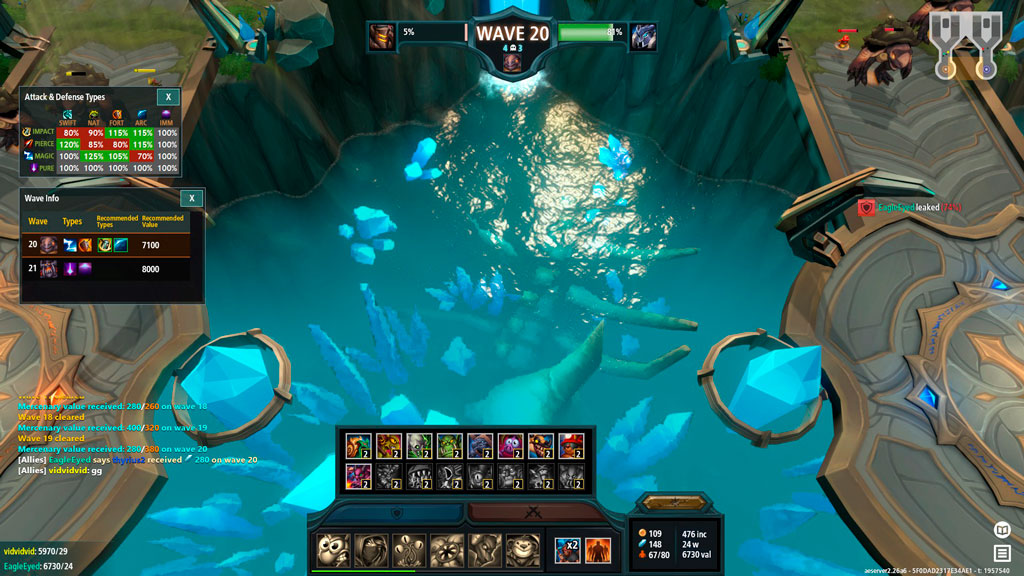Viewport: 1024px width, 576px height.
Task: Select the bearded smiling unit portrait
Action: click(522, 550)
